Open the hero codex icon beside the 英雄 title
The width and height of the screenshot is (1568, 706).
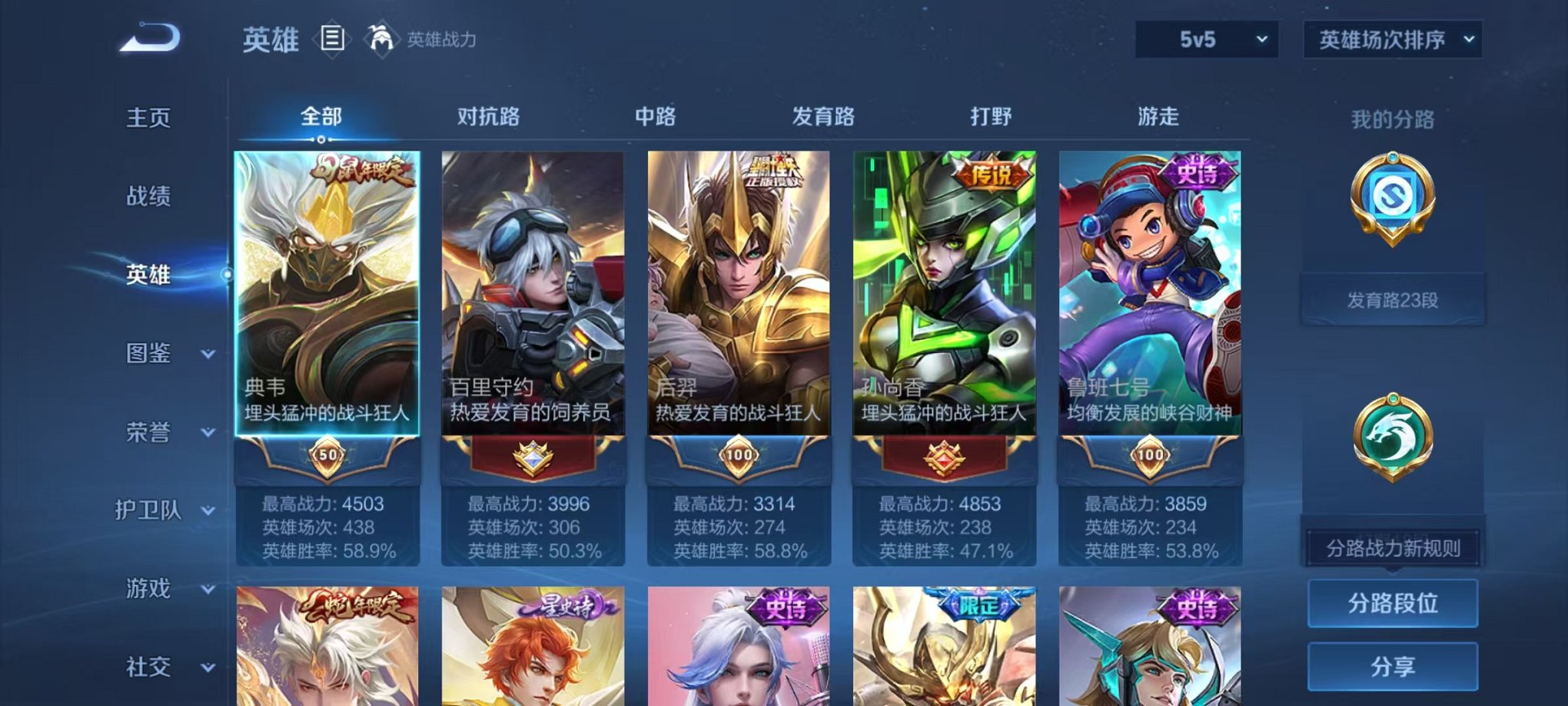[x=334, y=40]
